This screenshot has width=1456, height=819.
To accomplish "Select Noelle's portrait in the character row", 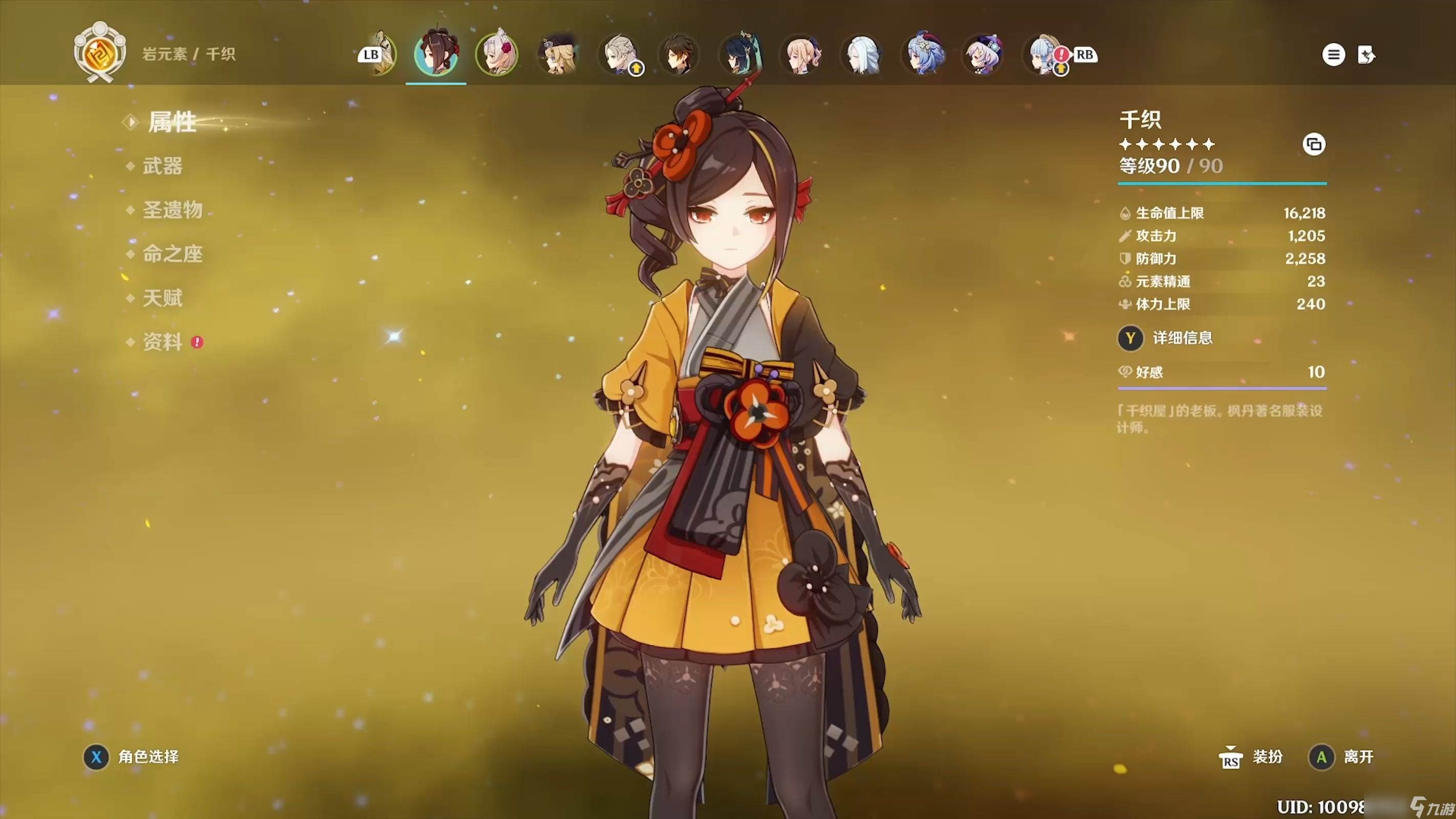I will tap(497, 55).
